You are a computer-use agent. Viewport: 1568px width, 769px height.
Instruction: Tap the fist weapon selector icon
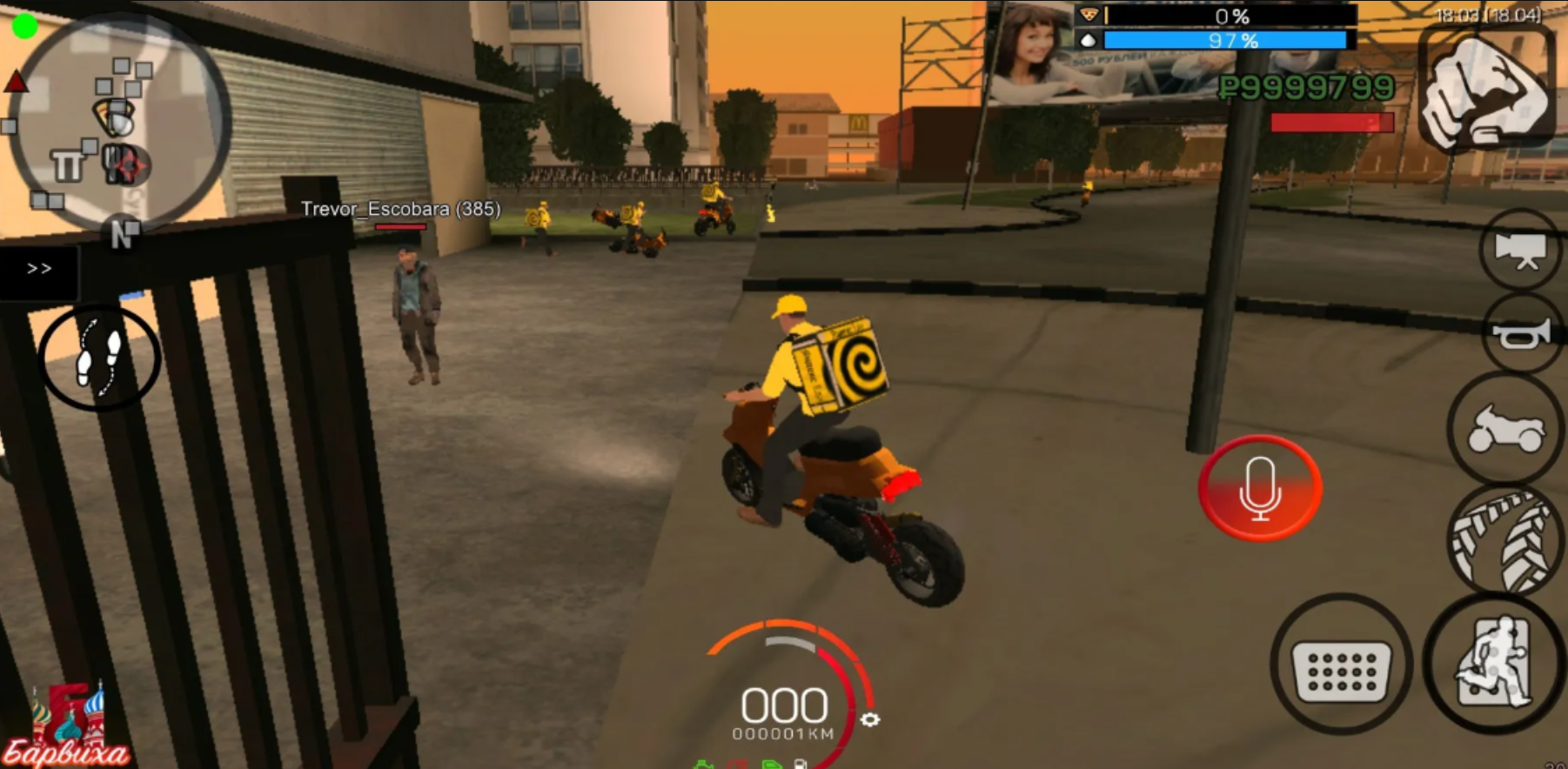tap(1486, 91)
